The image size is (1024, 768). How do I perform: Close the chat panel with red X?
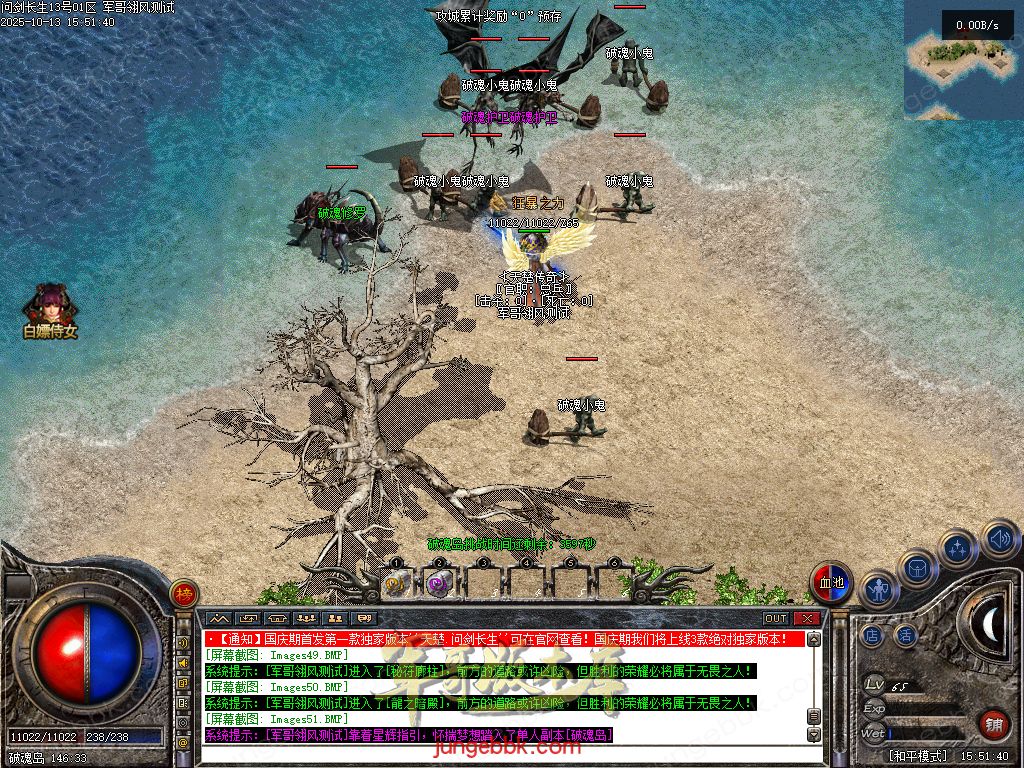click(805, 618)
